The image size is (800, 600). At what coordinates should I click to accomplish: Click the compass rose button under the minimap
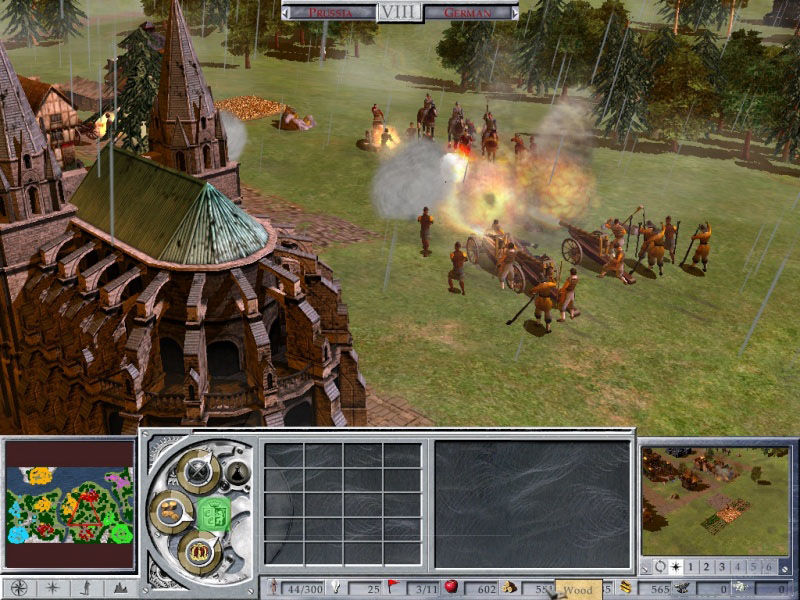[17, 588]
